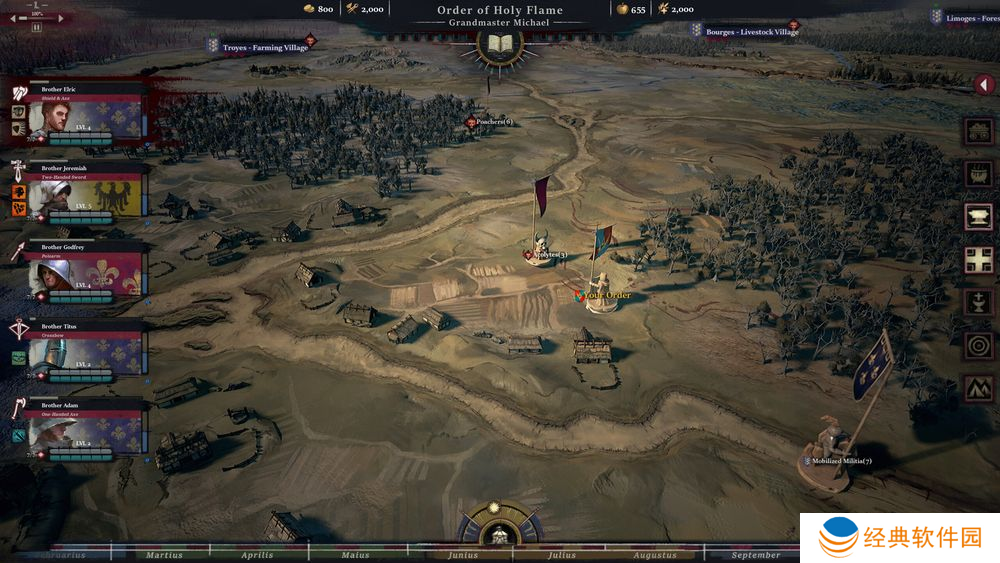Open the target training icon
The width and height of the screenshot is (1000, 563).
pyautogui.click(x=978, y=346)
